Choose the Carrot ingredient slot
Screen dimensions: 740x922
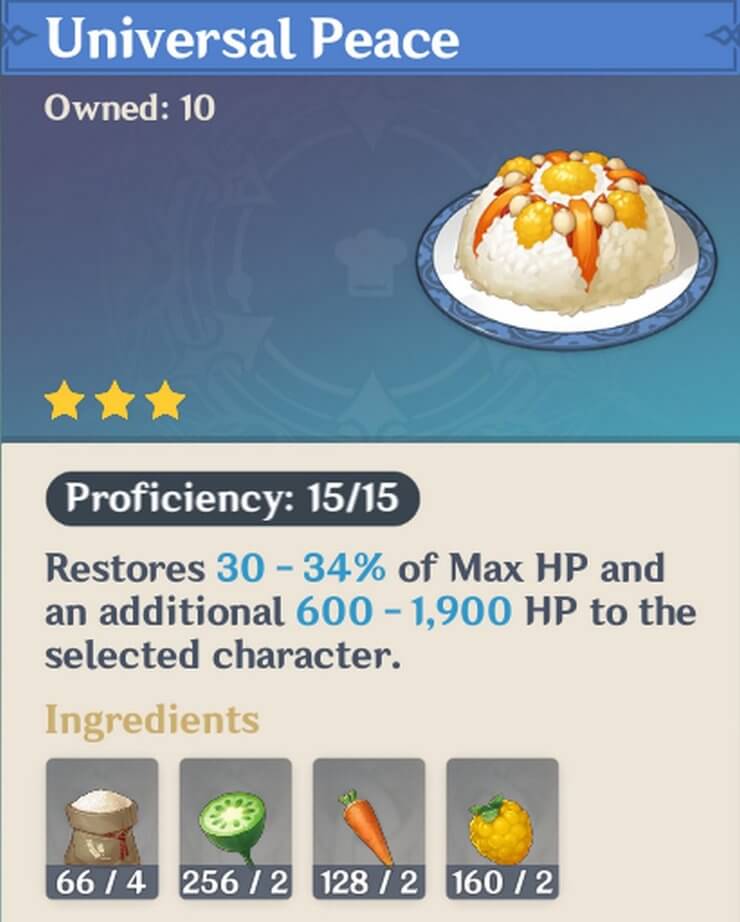[x=369, y=813]
